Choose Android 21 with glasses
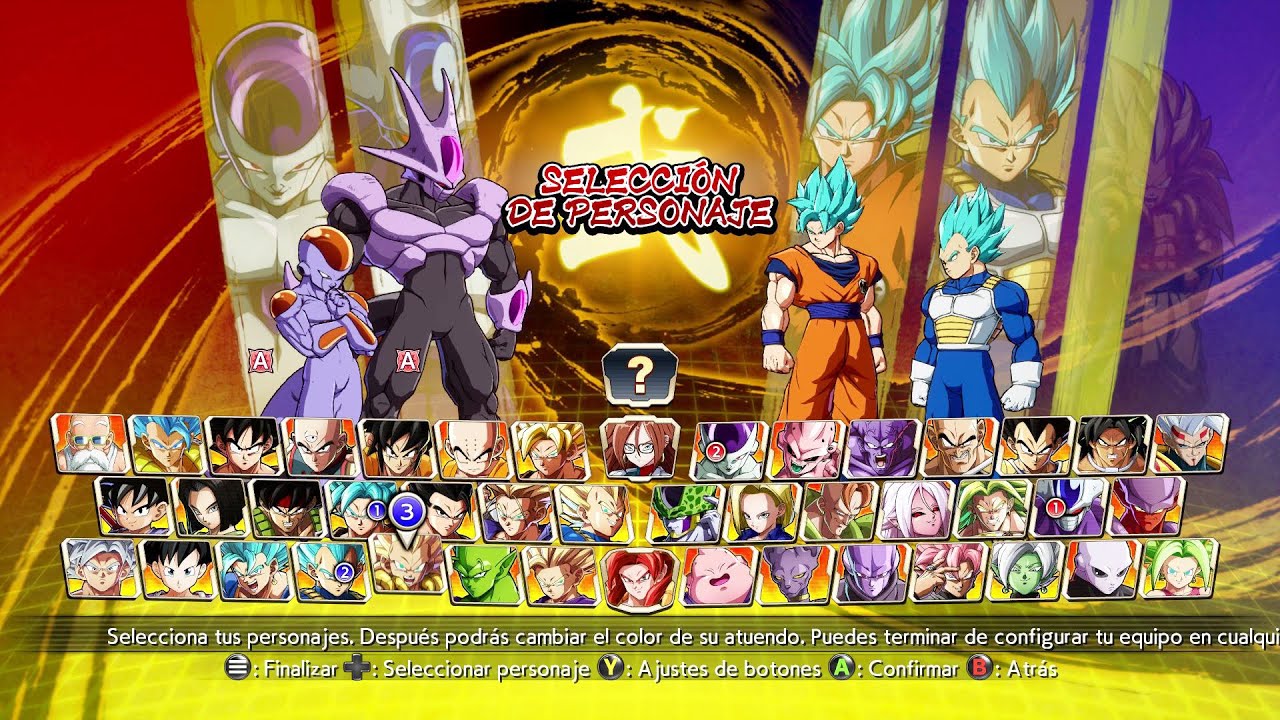The image size is (1280, 720). [x=639, y=450]
